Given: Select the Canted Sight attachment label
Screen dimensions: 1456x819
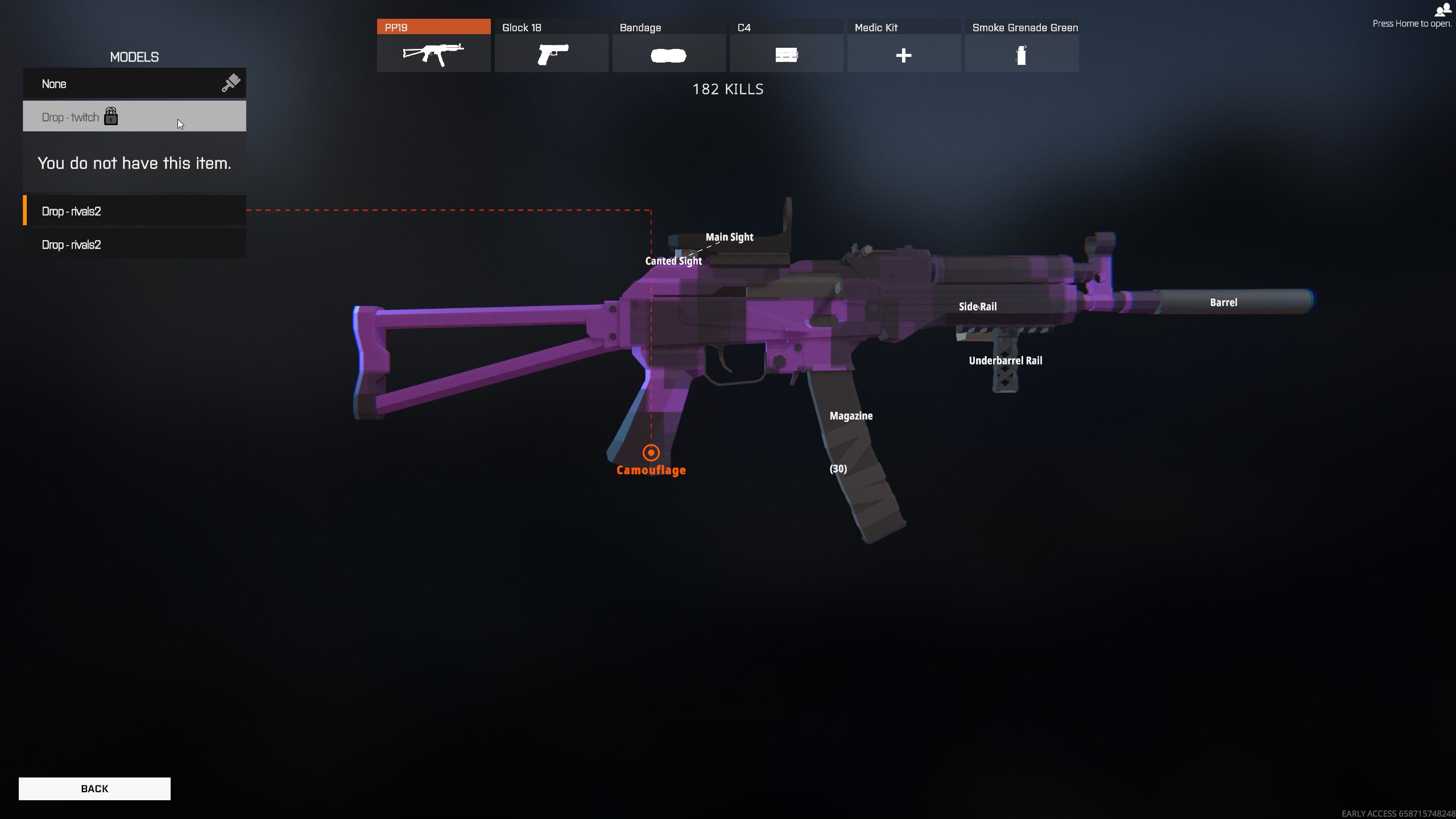Looking at the screenshot, I should pyautogui.click(x=673, y=261).
